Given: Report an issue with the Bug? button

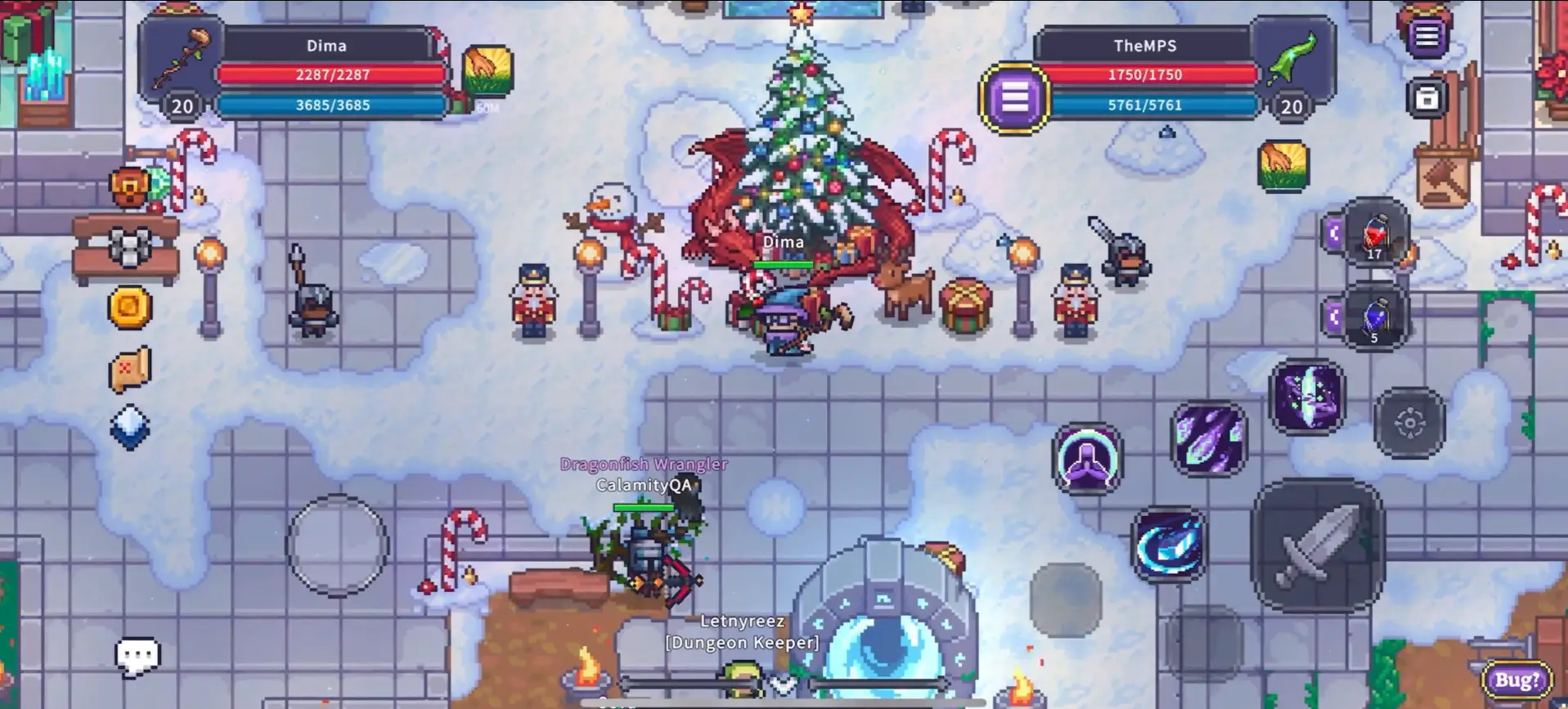Looking at the screenshot, I should 1517,680.
